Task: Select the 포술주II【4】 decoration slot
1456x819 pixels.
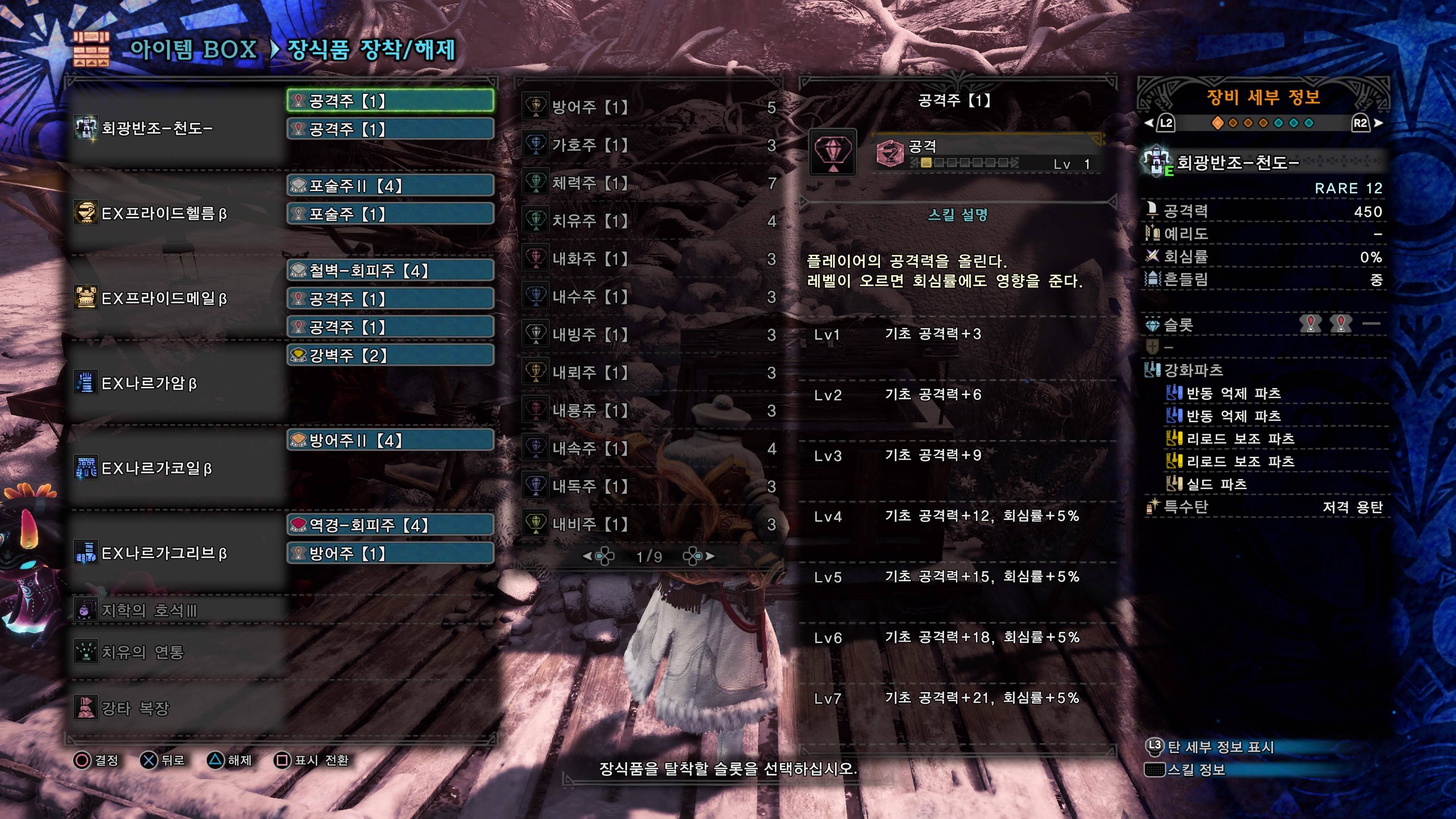Action: [x=390, y=185]
